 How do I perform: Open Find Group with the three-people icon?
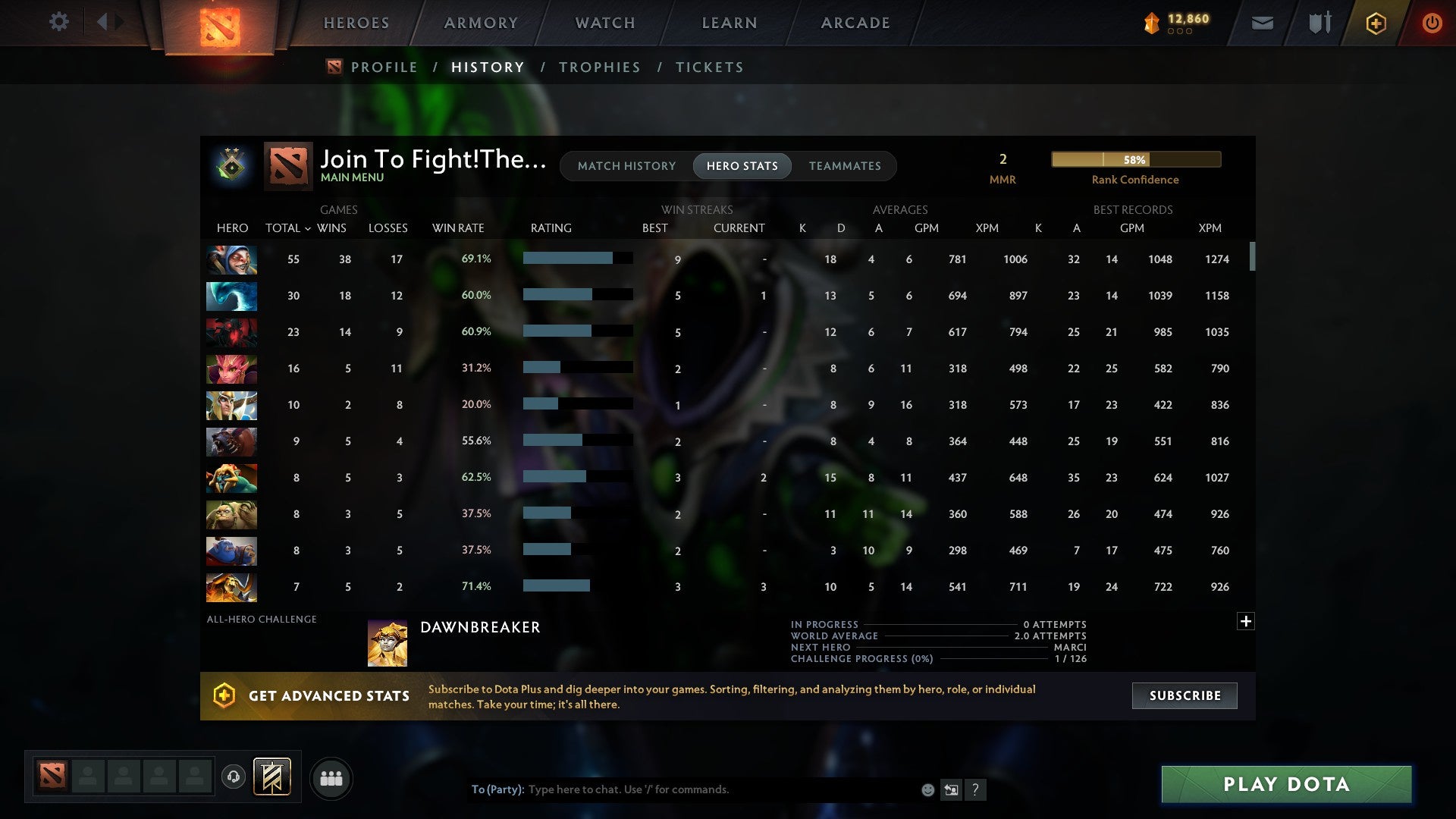[x=331, y=778]
